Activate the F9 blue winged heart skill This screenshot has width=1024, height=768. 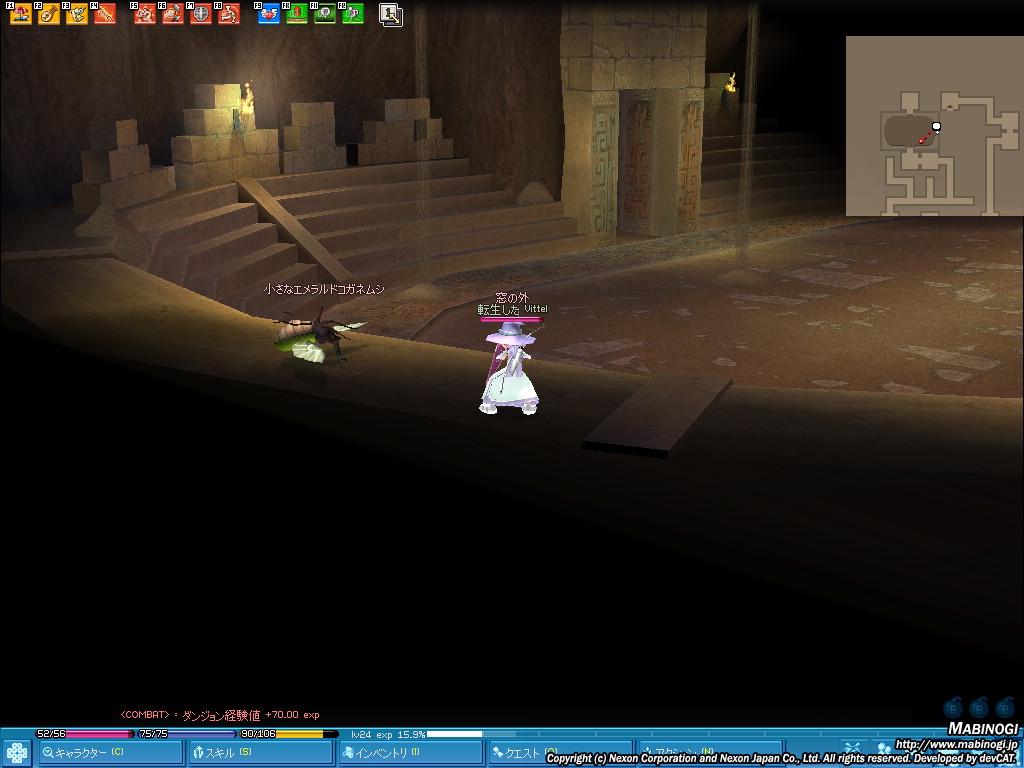click(x=269, y=14)
